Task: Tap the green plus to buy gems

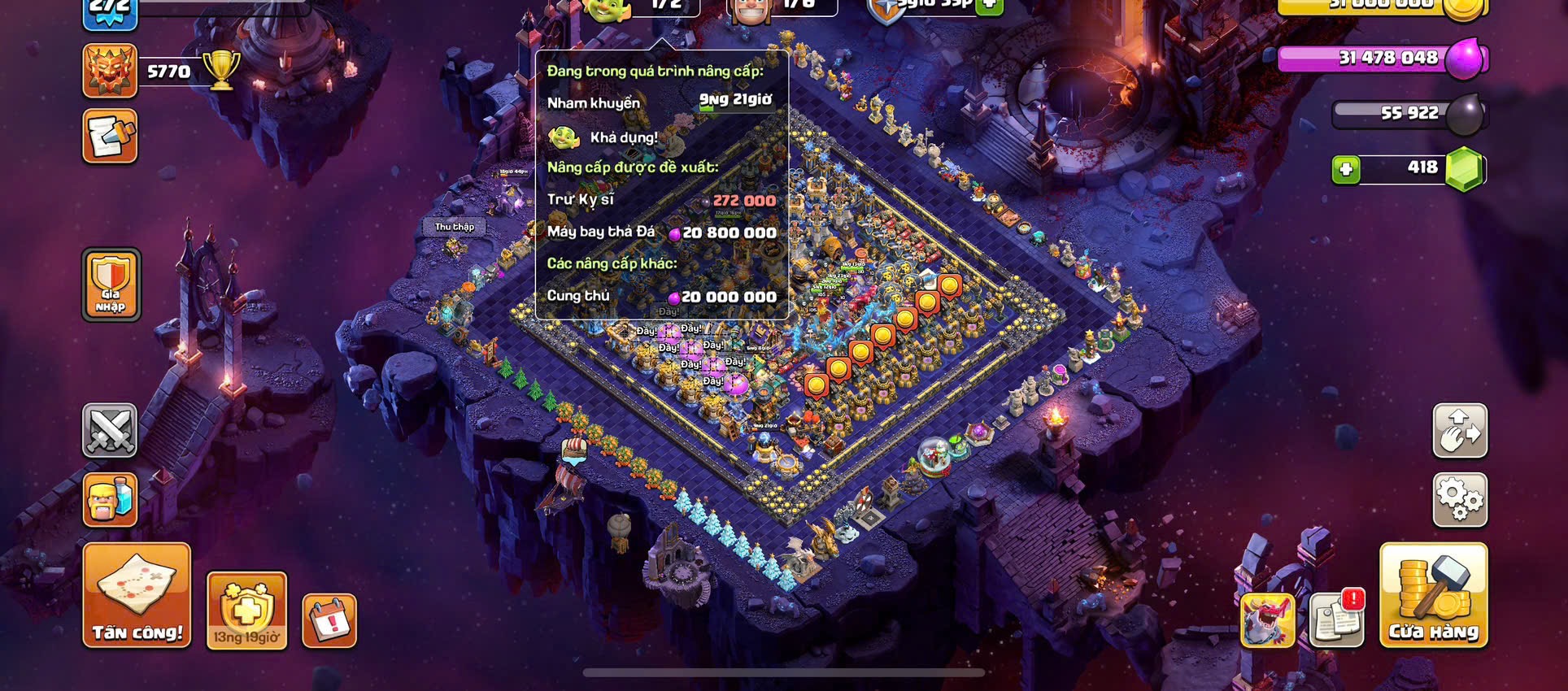Action: [1346, 169]
